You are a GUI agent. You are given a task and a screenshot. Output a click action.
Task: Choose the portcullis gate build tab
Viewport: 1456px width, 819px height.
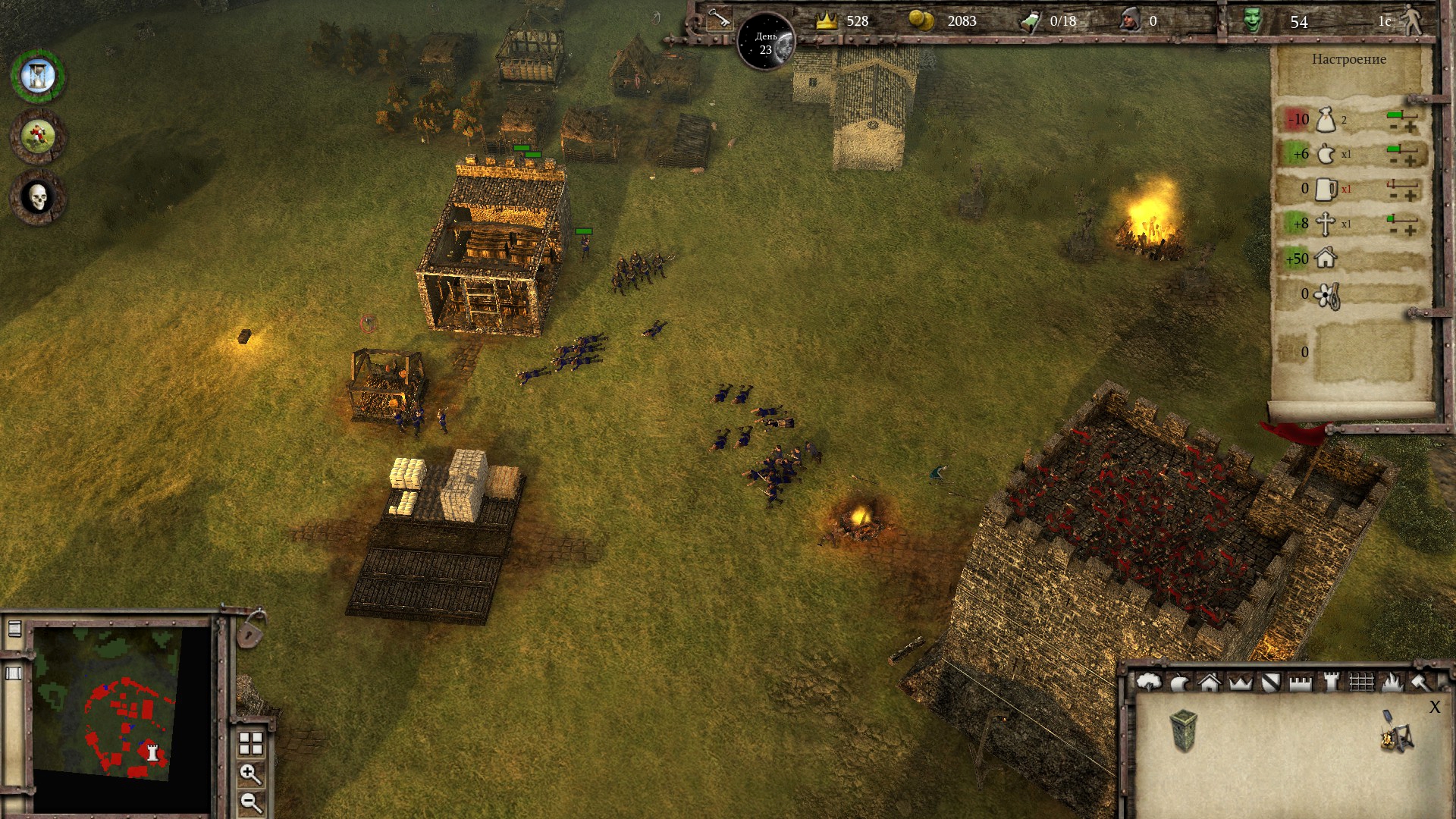[1361, 682]
